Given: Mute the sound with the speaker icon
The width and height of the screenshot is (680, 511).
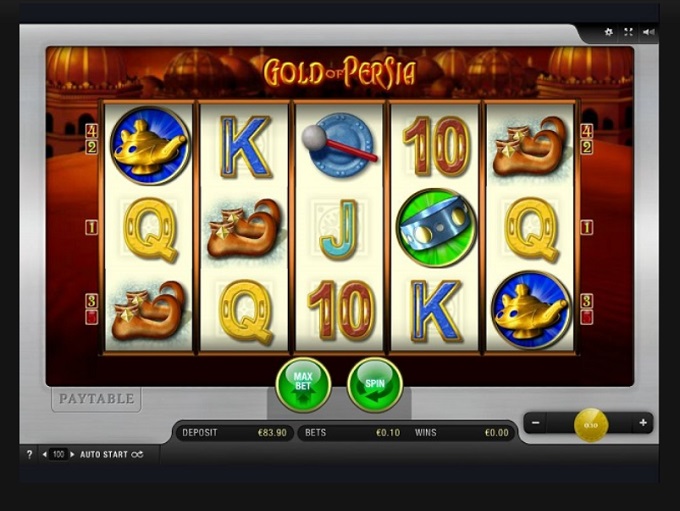Looking at the screenshot, I should coord(649,32).
